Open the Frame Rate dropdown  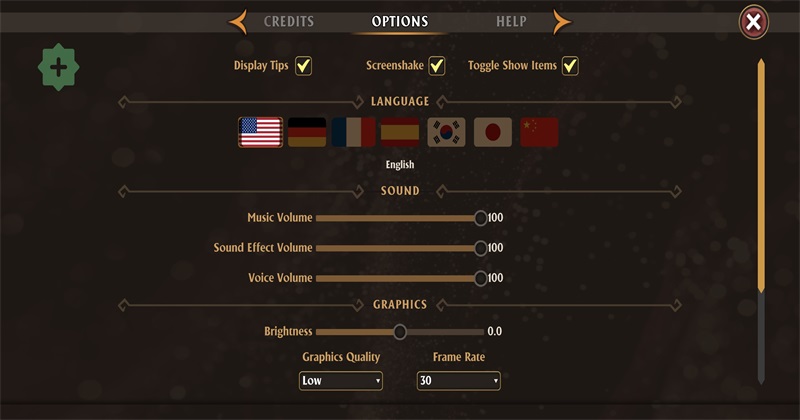pos(458,381)
